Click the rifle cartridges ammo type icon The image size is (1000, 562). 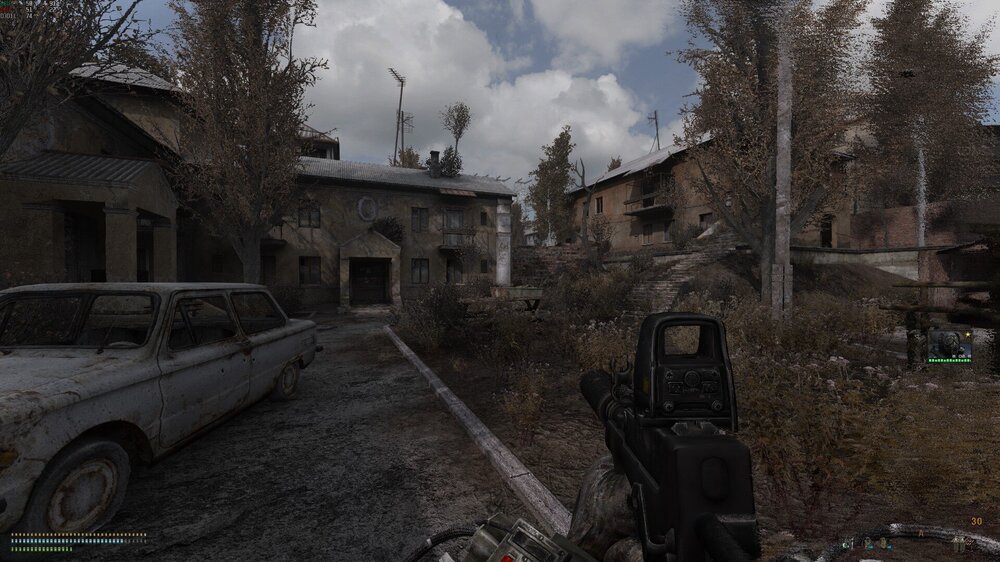coord(959,544)
